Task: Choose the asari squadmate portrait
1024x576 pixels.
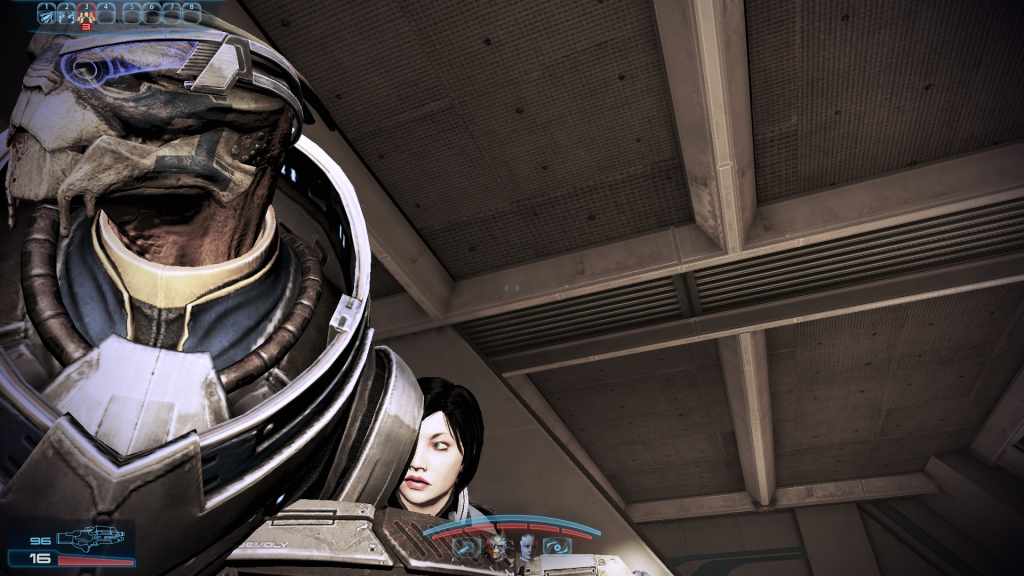Action: (527, 546)
